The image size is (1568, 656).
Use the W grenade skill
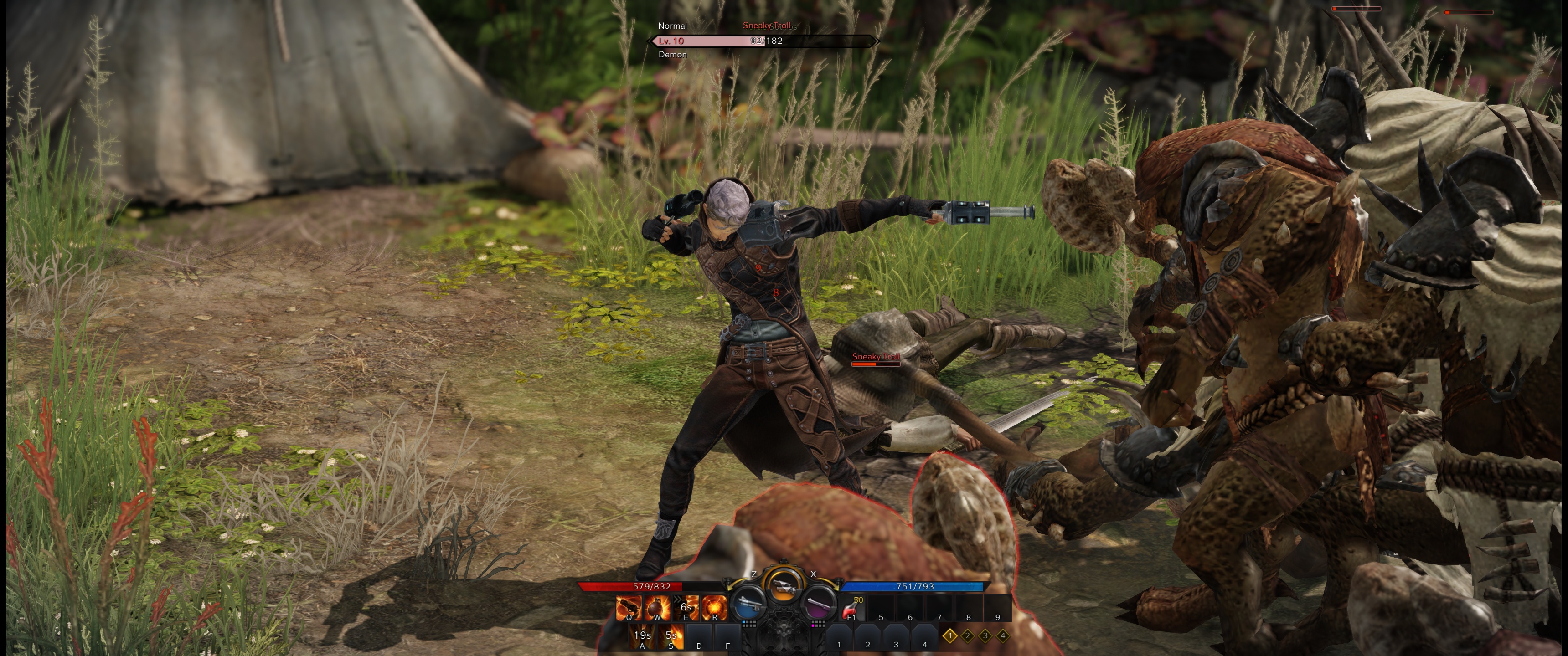(657, 607)
